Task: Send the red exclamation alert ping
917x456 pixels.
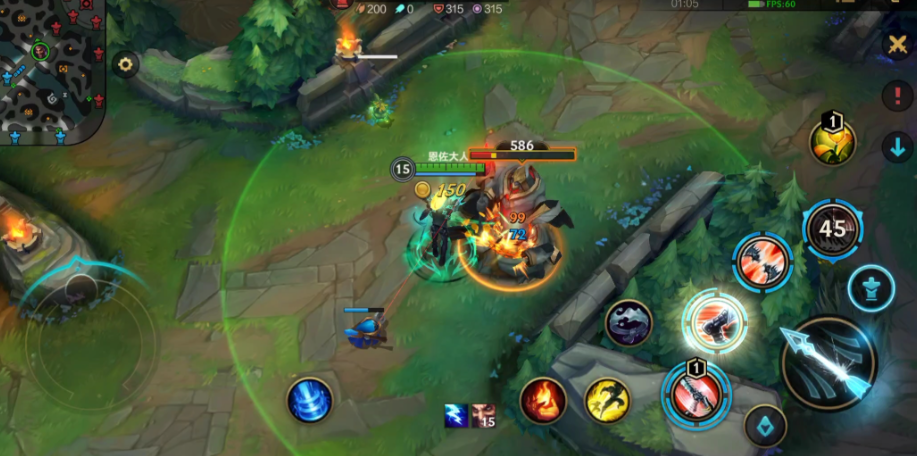Action: click(x=896, y=97)
